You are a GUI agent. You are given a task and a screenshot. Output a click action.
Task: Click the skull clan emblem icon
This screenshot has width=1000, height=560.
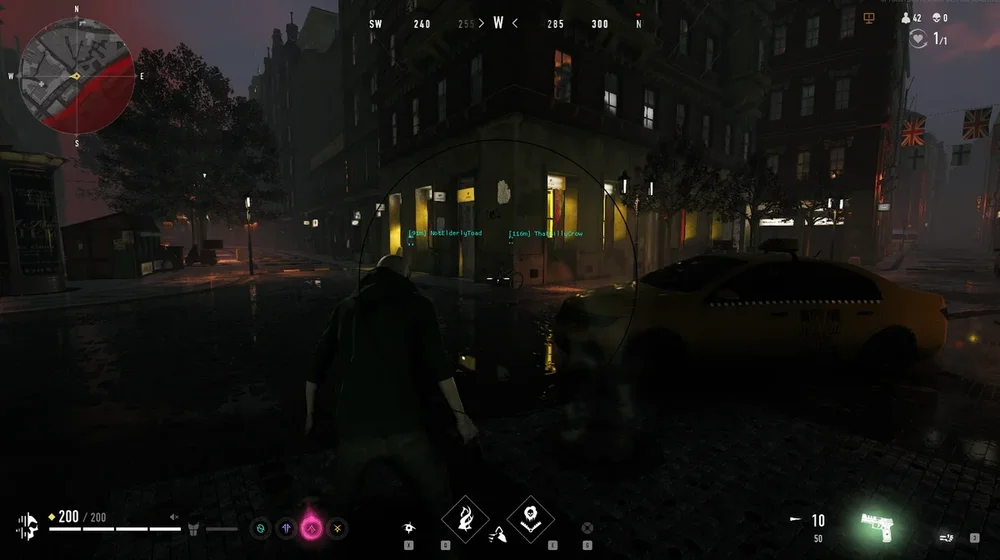[x=28, y=524]
